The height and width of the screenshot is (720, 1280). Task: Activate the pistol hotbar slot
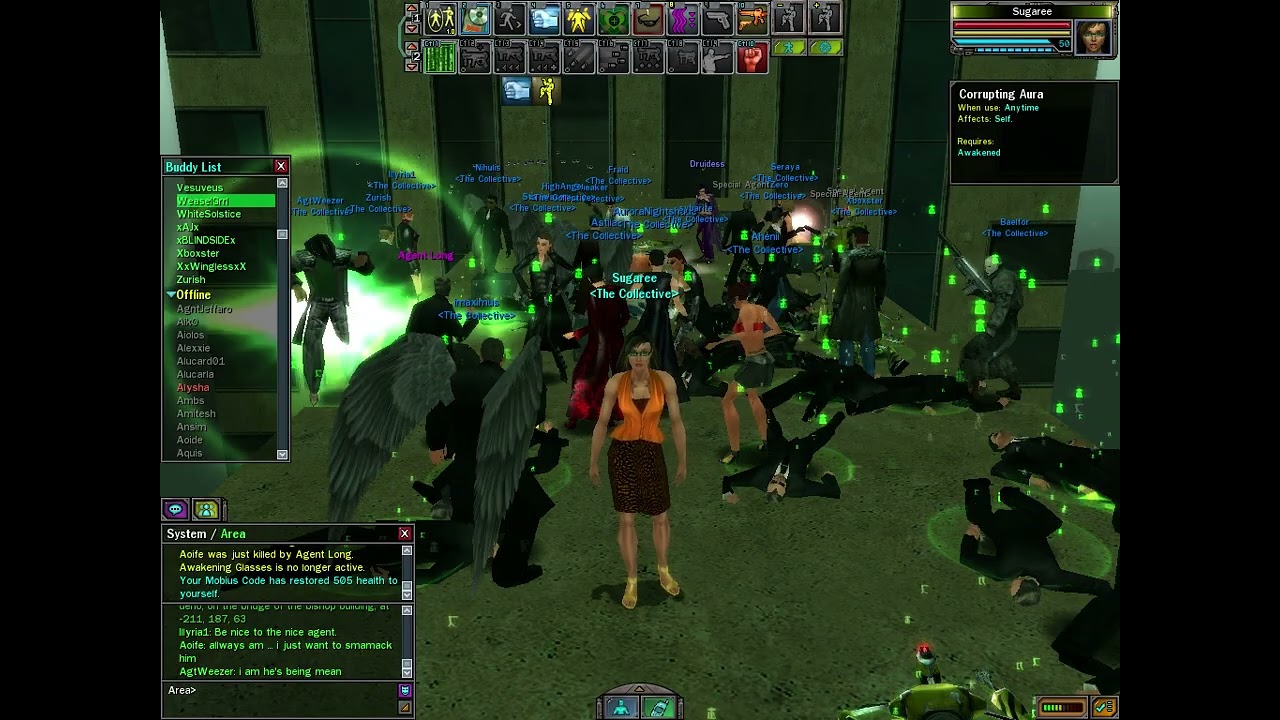click(717, 18)
